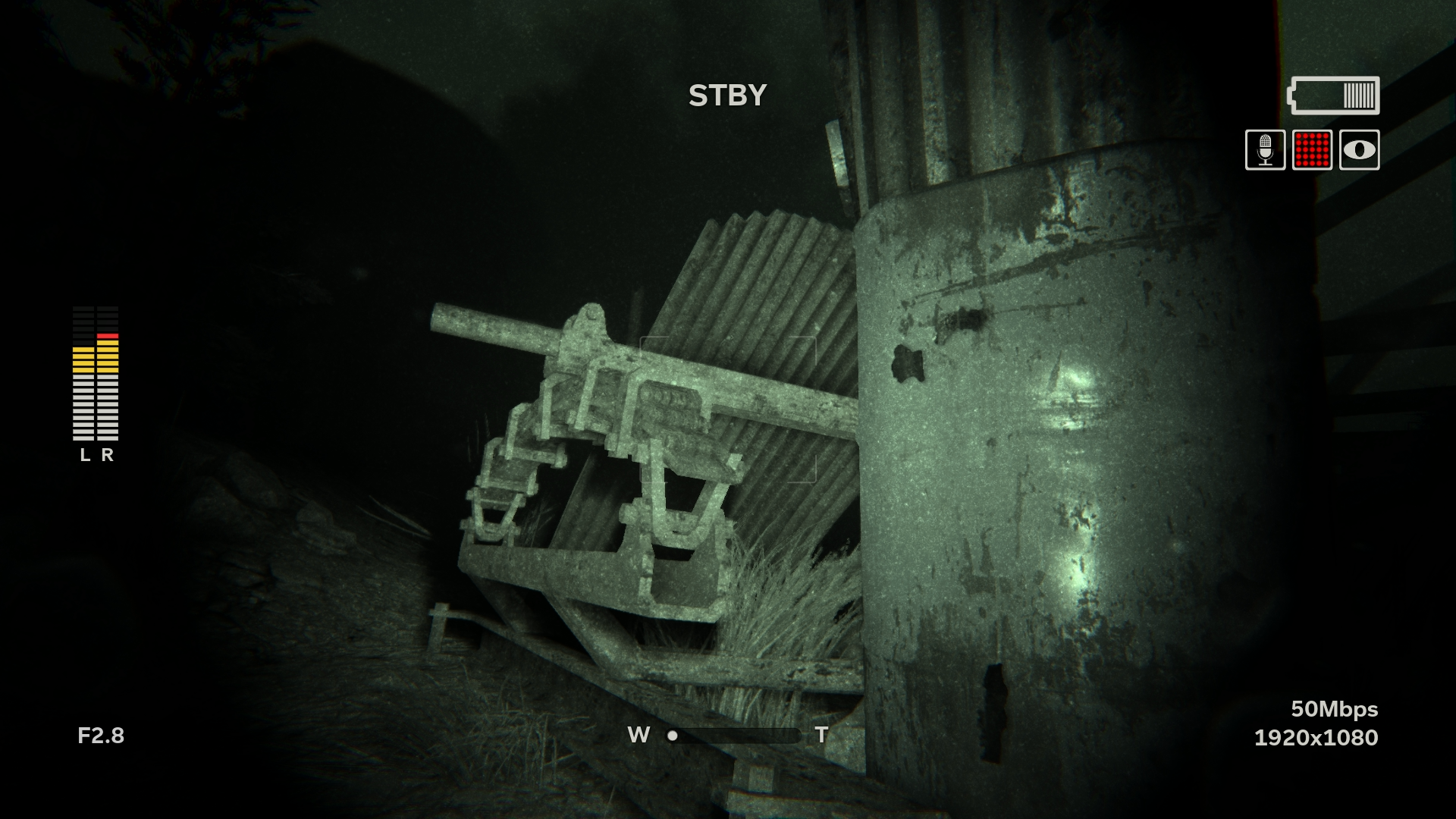Open the 50Mbps bitrate selector
This screenshot has width=1456, height=819.
click(1335, 710)
